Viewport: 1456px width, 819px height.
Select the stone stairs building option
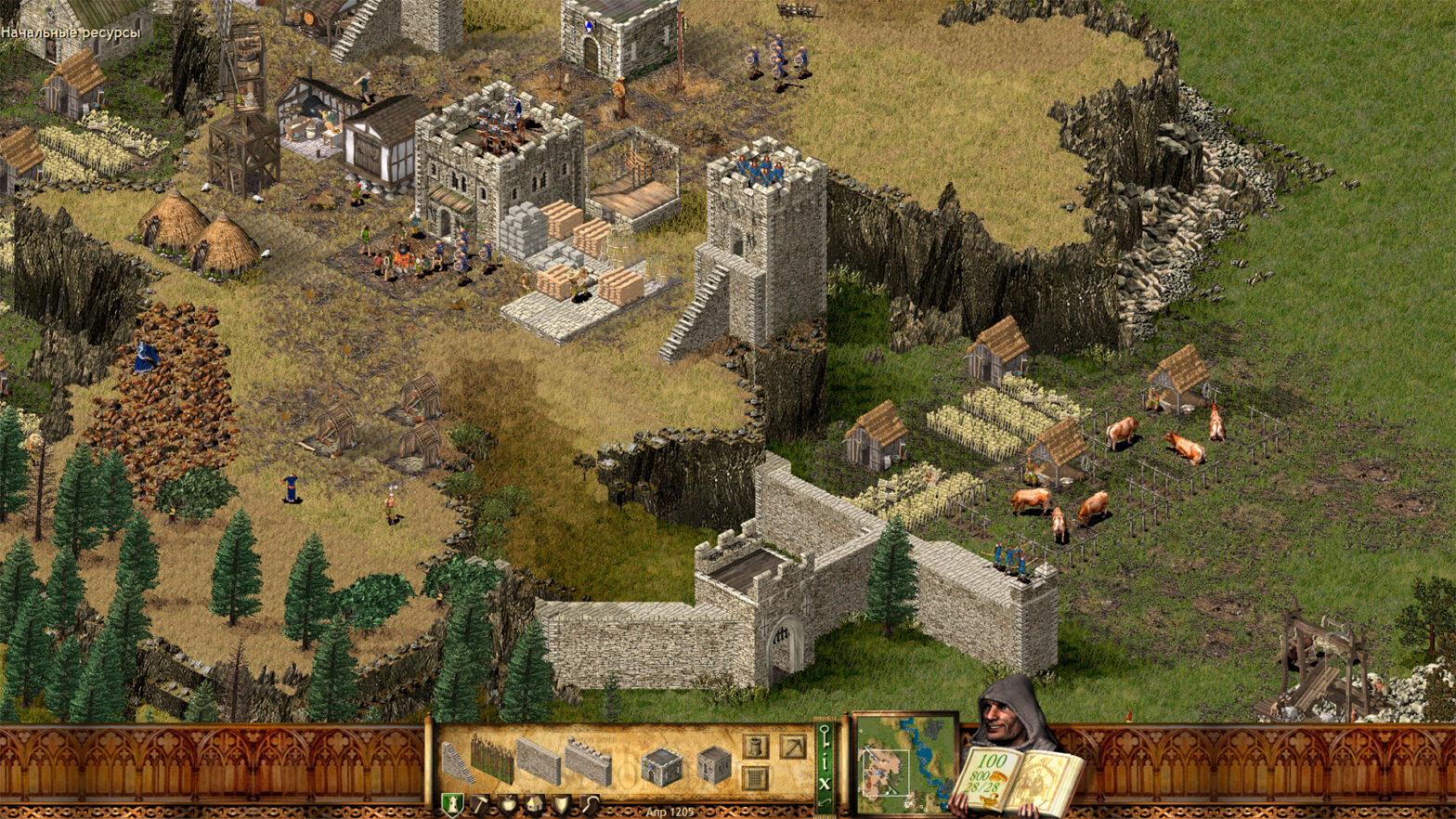(457, 761)
